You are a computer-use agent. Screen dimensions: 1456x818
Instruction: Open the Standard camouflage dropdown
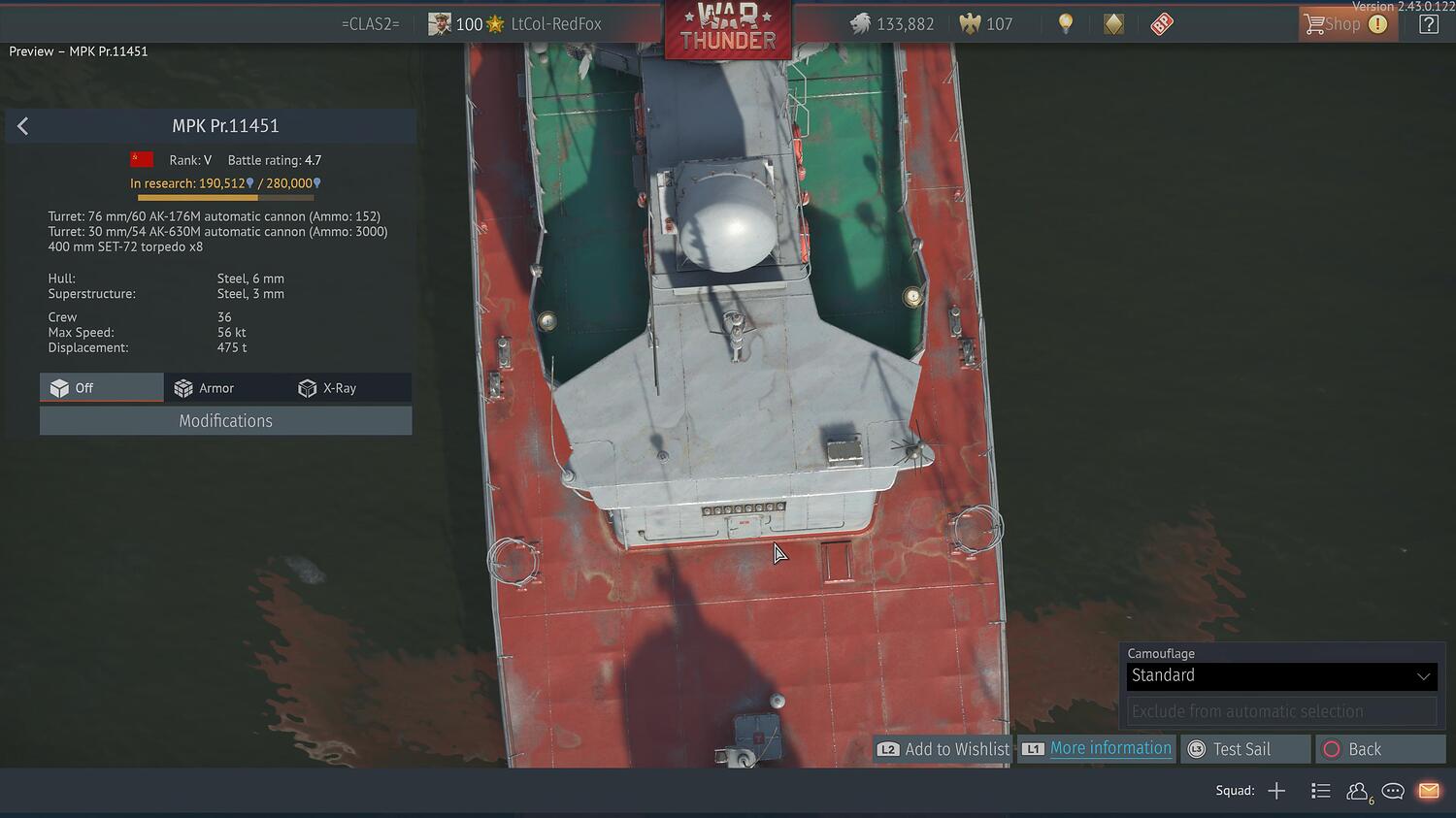pos(1280,675)
